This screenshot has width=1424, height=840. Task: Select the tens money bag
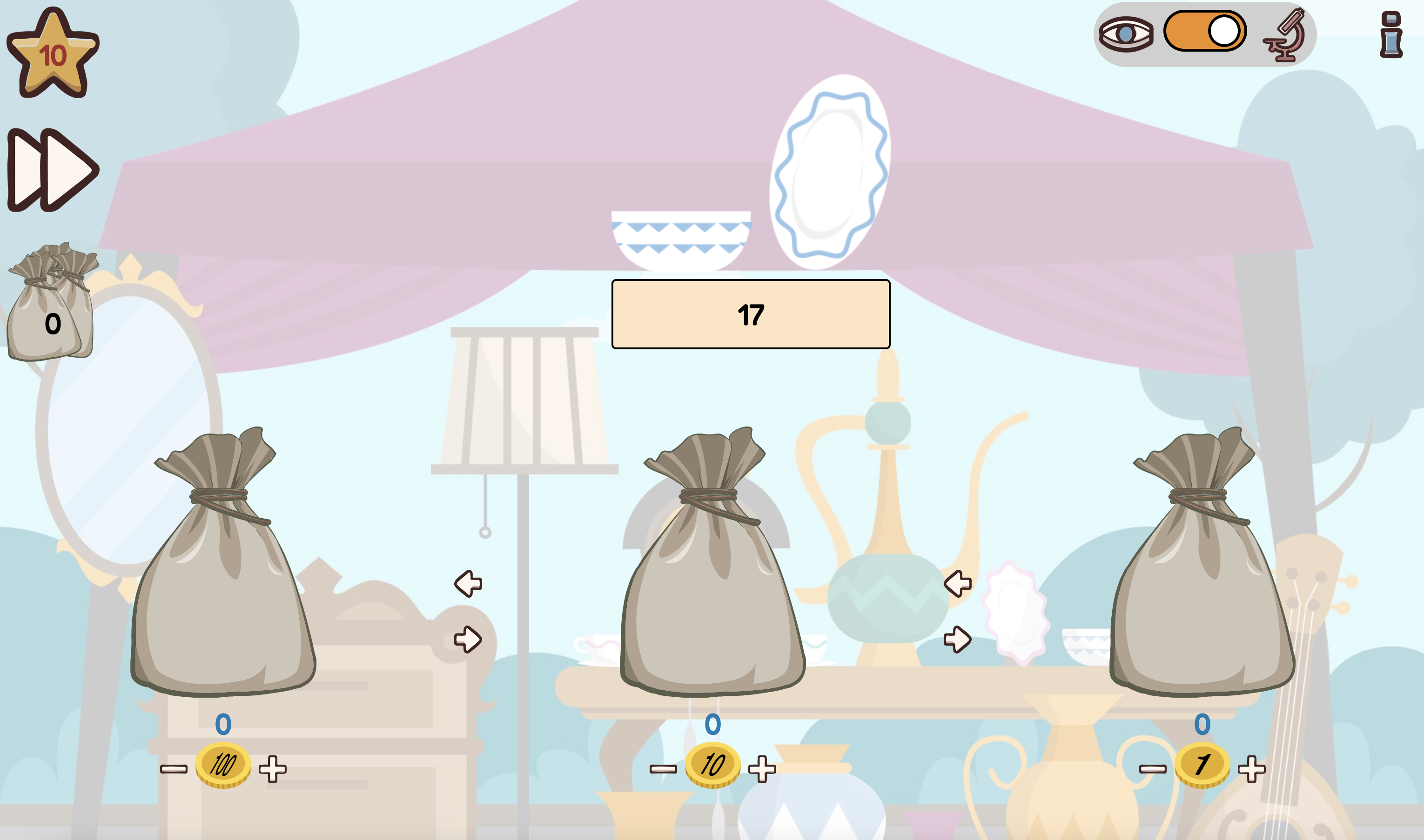pos(712,572)
